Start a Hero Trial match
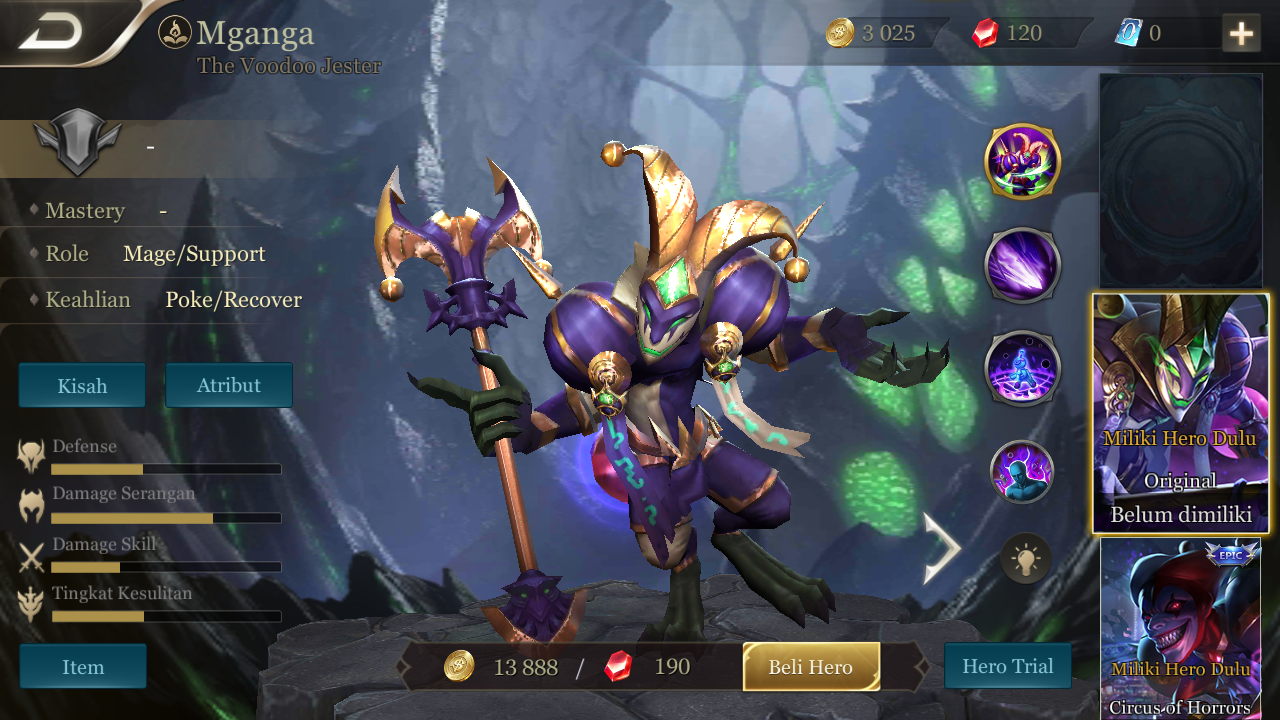The height and width of the screenshot is (720, 1280). [x=1007, y=666]
